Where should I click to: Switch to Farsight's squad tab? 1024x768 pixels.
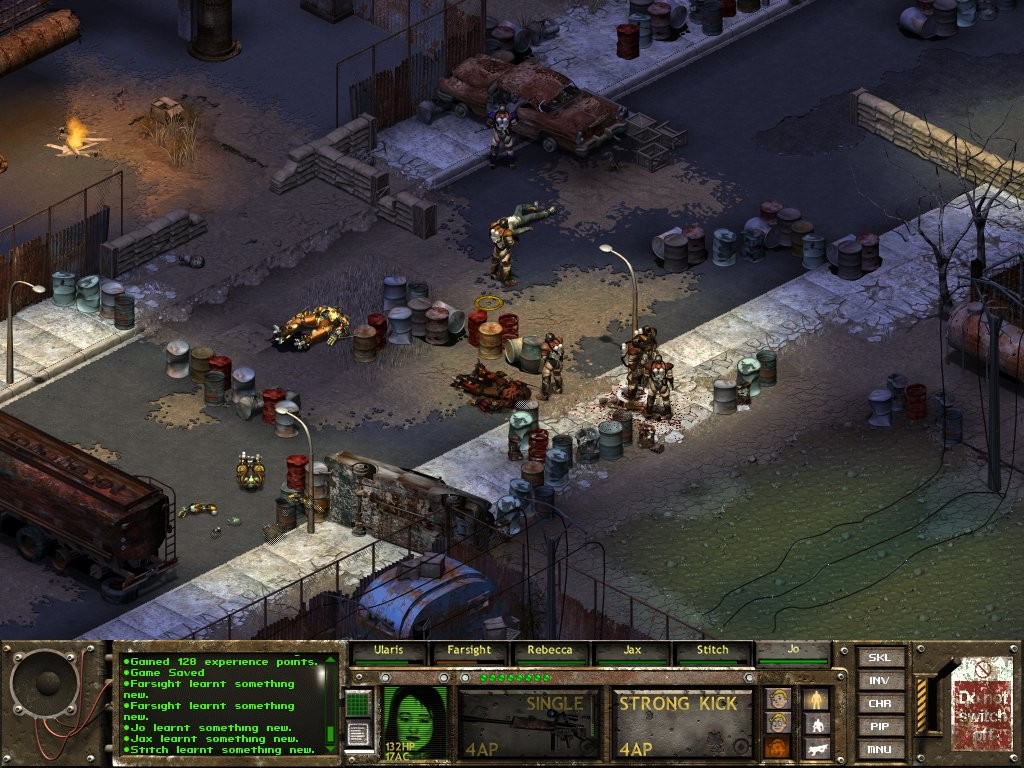click(x=469, y=650)
